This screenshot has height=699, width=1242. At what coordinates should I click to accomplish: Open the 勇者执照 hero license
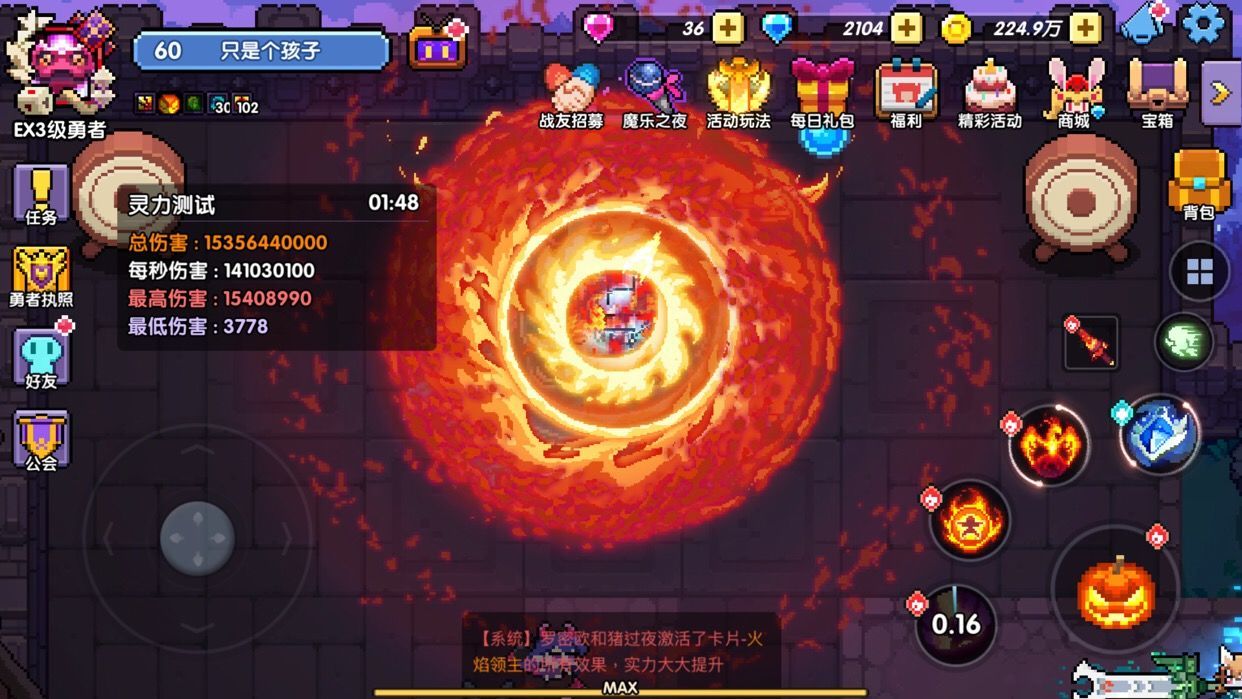(41, 276)
